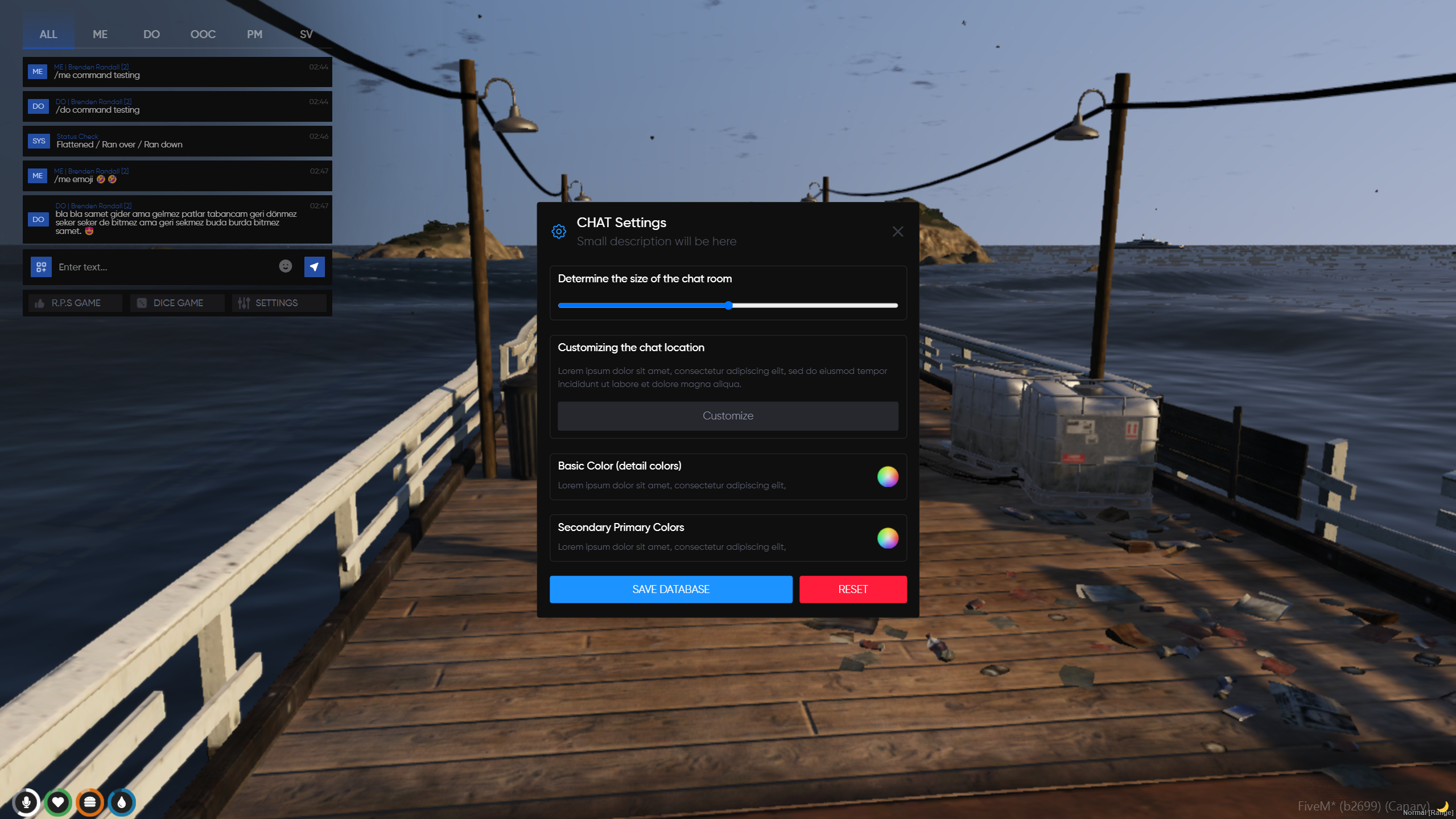Click the gear icon in the CHAT Settings header

(x=559, y=231)
